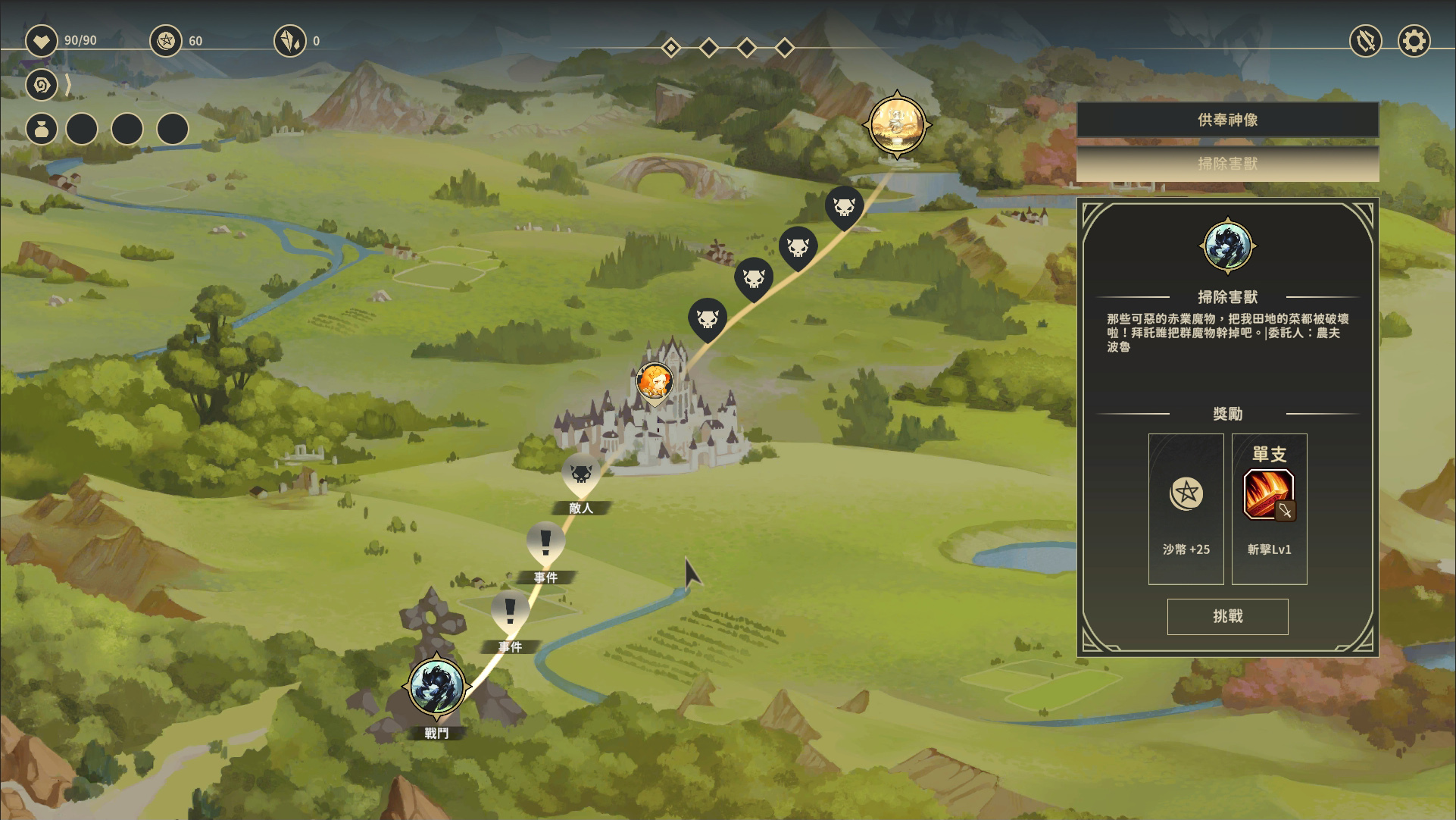
Task: Open the pouch bag slot
Action: (42, 130)
